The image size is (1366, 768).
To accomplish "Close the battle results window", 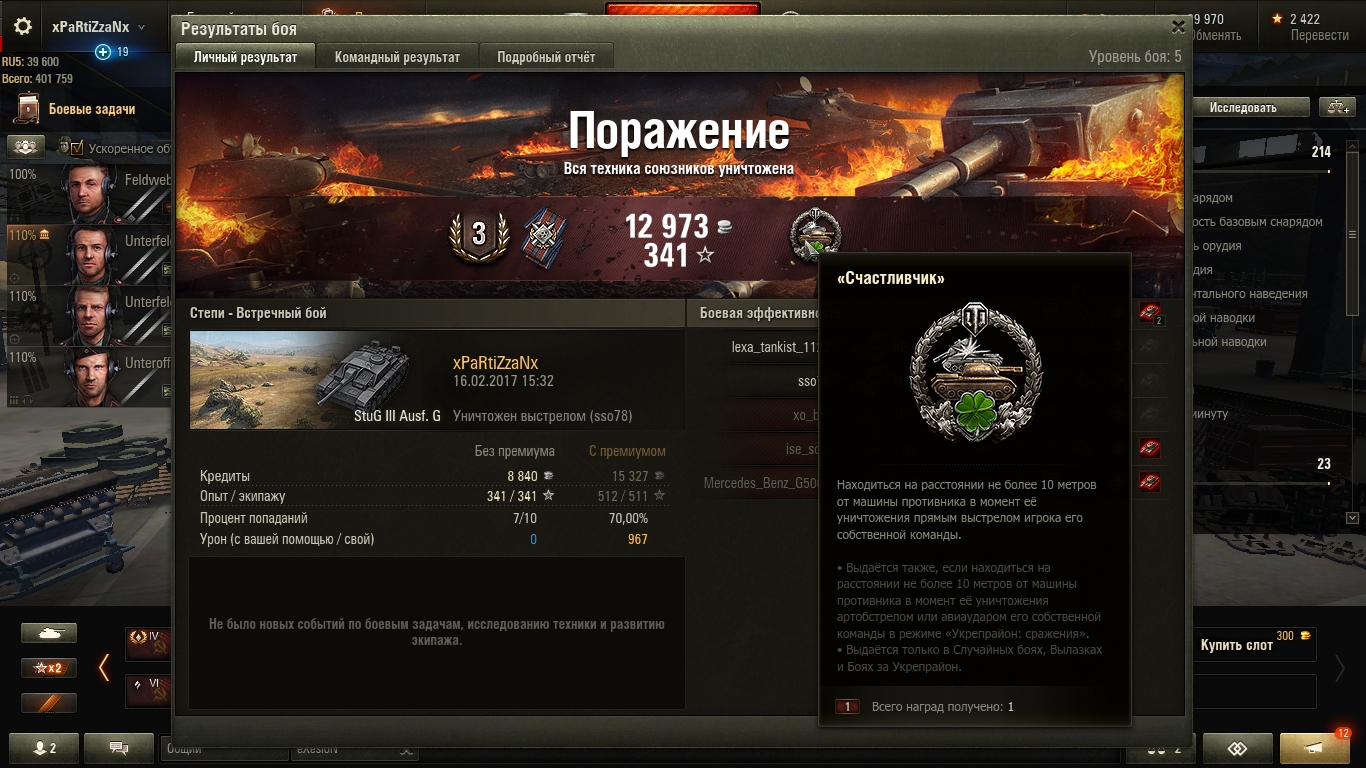I will (1178, 27).
